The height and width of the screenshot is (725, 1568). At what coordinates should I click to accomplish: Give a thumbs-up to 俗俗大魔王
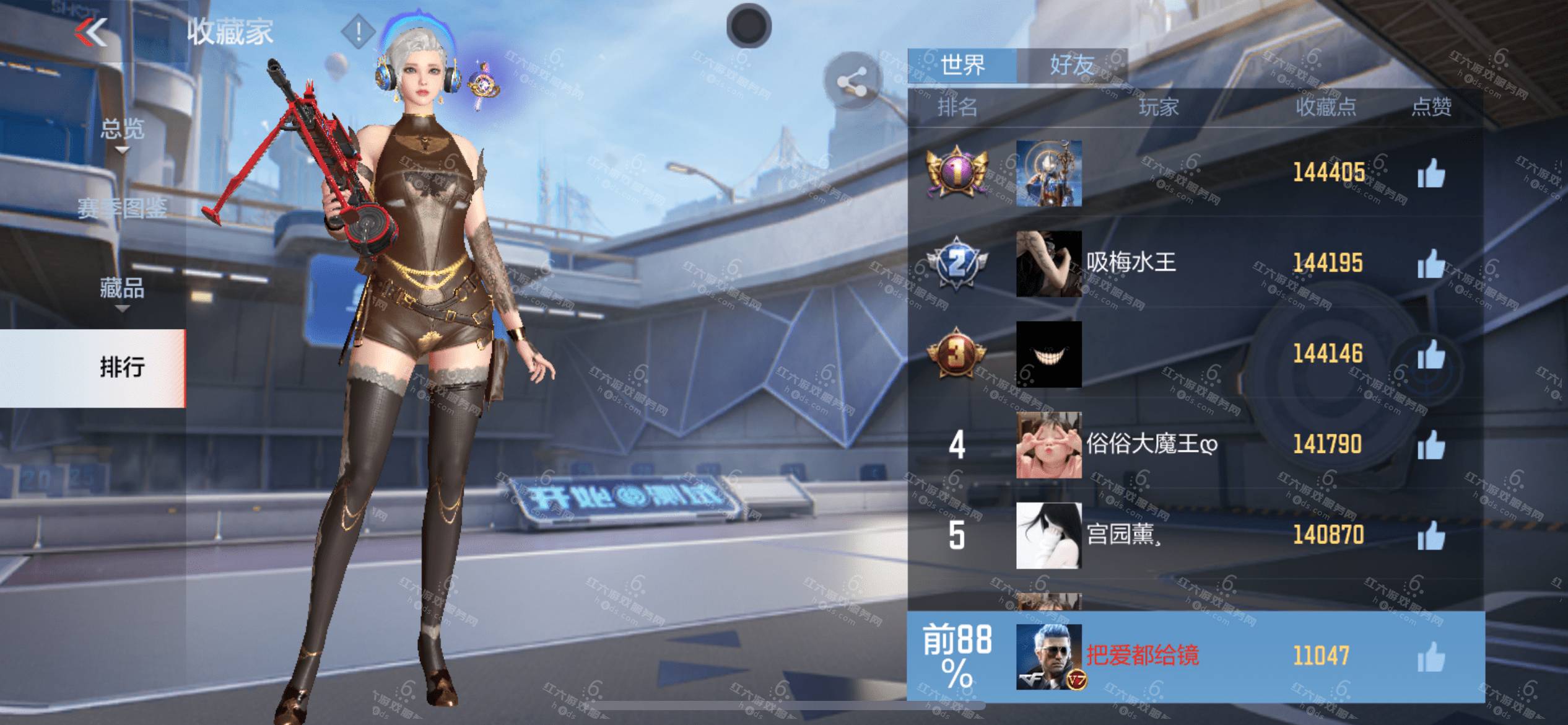click(x=1431, y=444)
